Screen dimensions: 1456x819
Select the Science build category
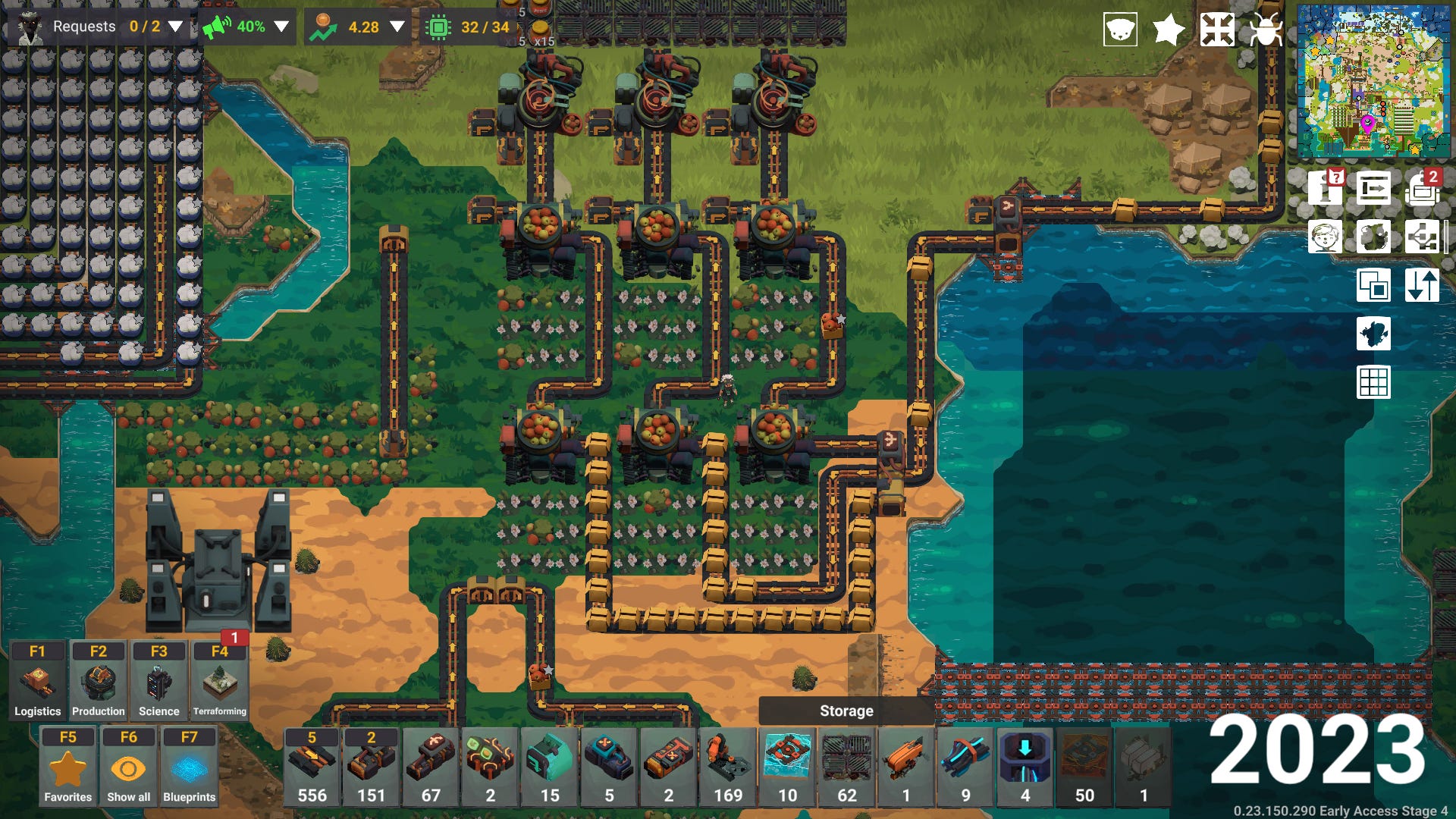[158, 681]
